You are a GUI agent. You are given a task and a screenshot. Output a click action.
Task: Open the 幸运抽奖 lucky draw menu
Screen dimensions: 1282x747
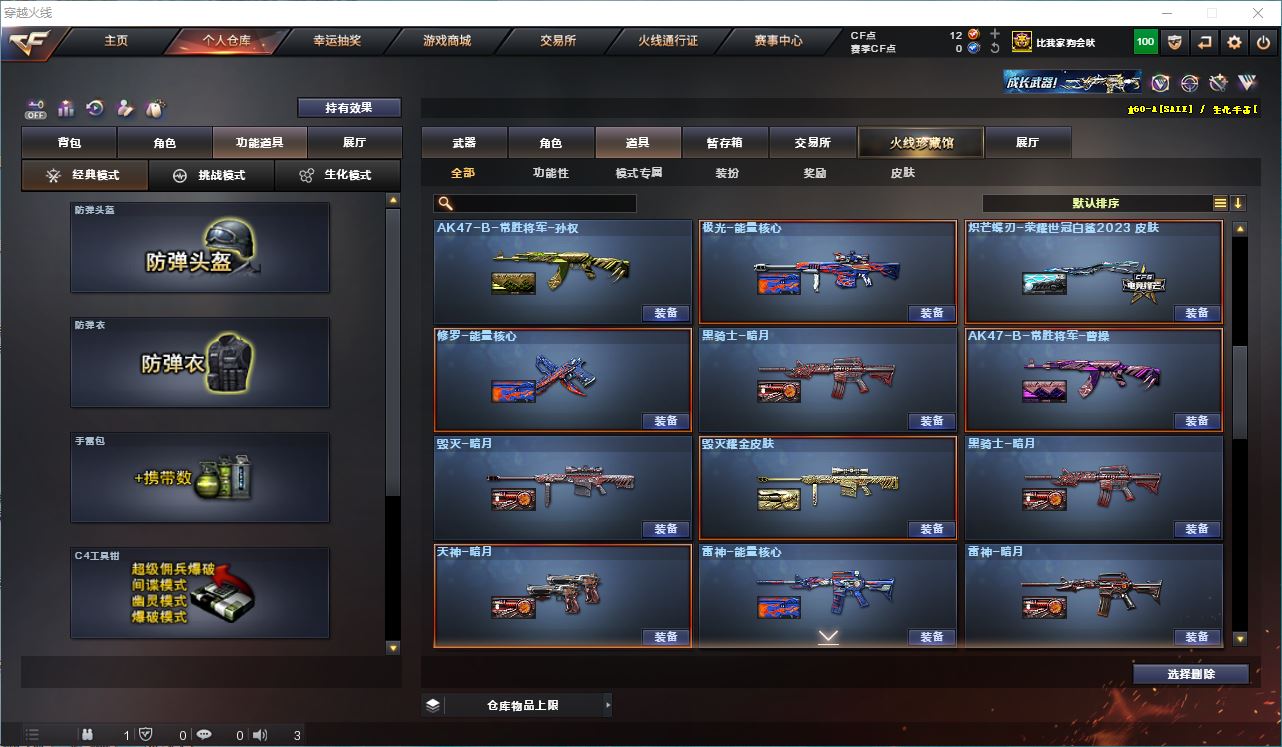[337, 41]
